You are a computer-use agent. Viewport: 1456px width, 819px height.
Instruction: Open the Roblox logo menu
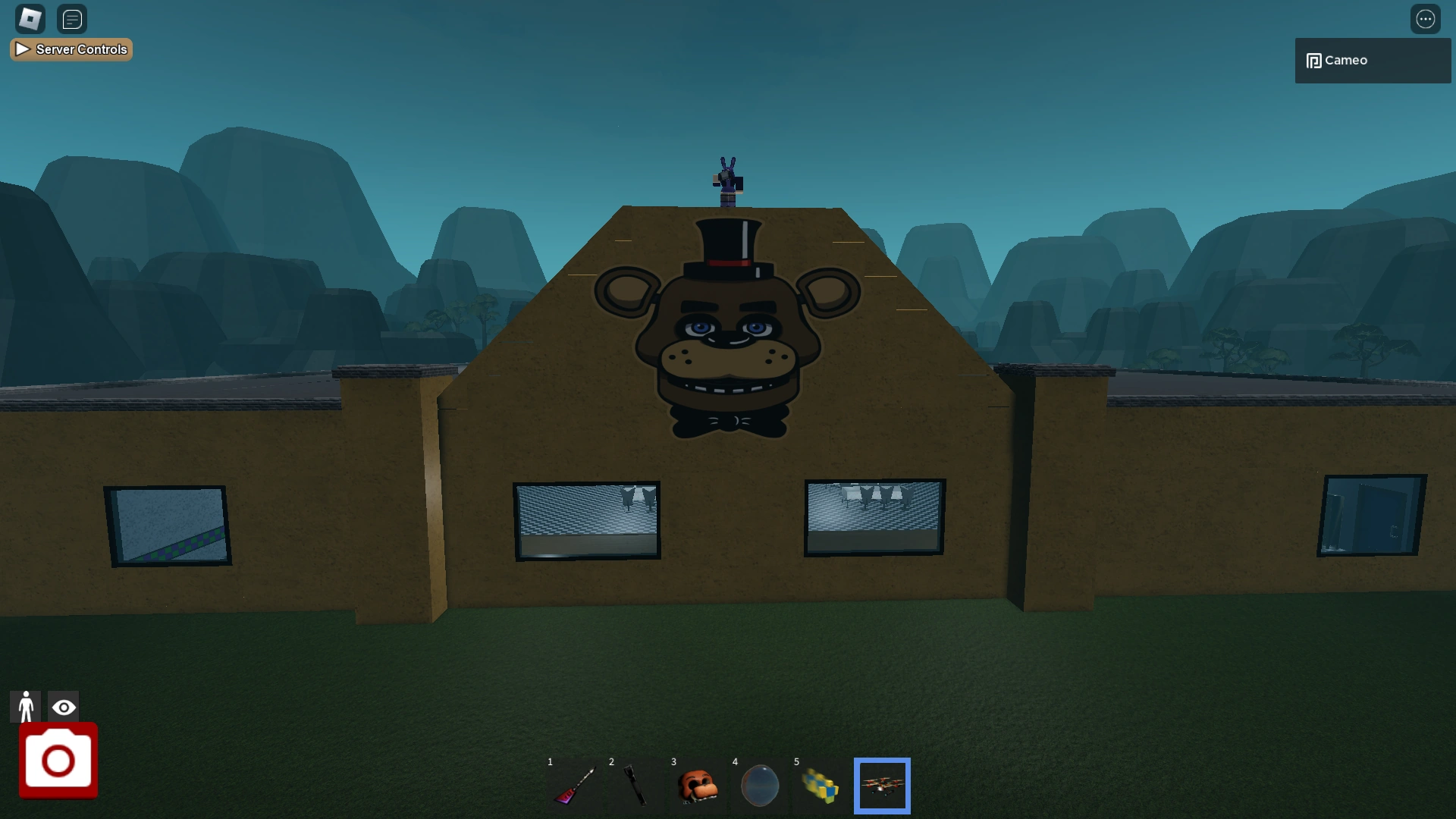[30, 18]
